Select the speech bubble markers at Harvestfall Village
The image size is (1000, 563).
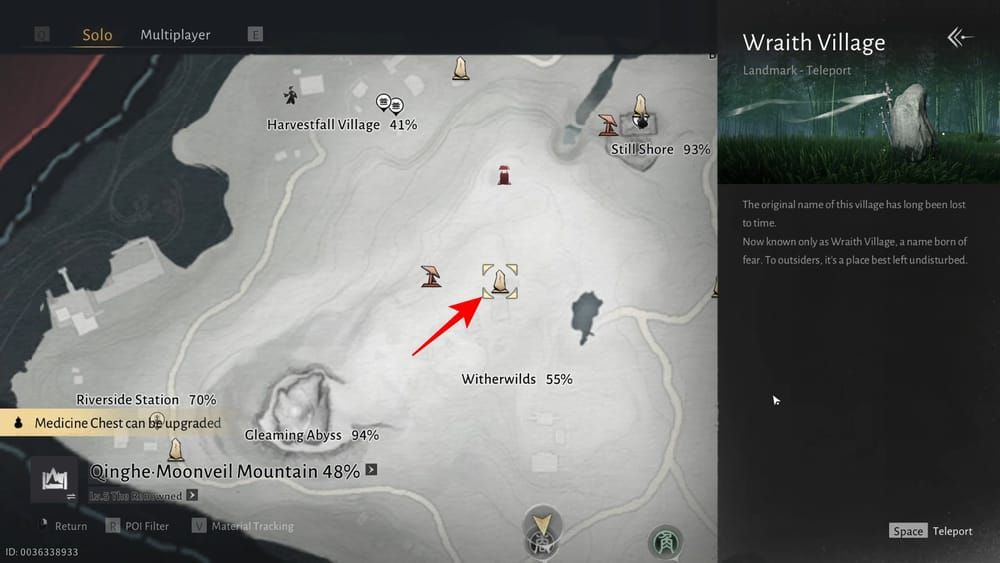click(389, 104)
